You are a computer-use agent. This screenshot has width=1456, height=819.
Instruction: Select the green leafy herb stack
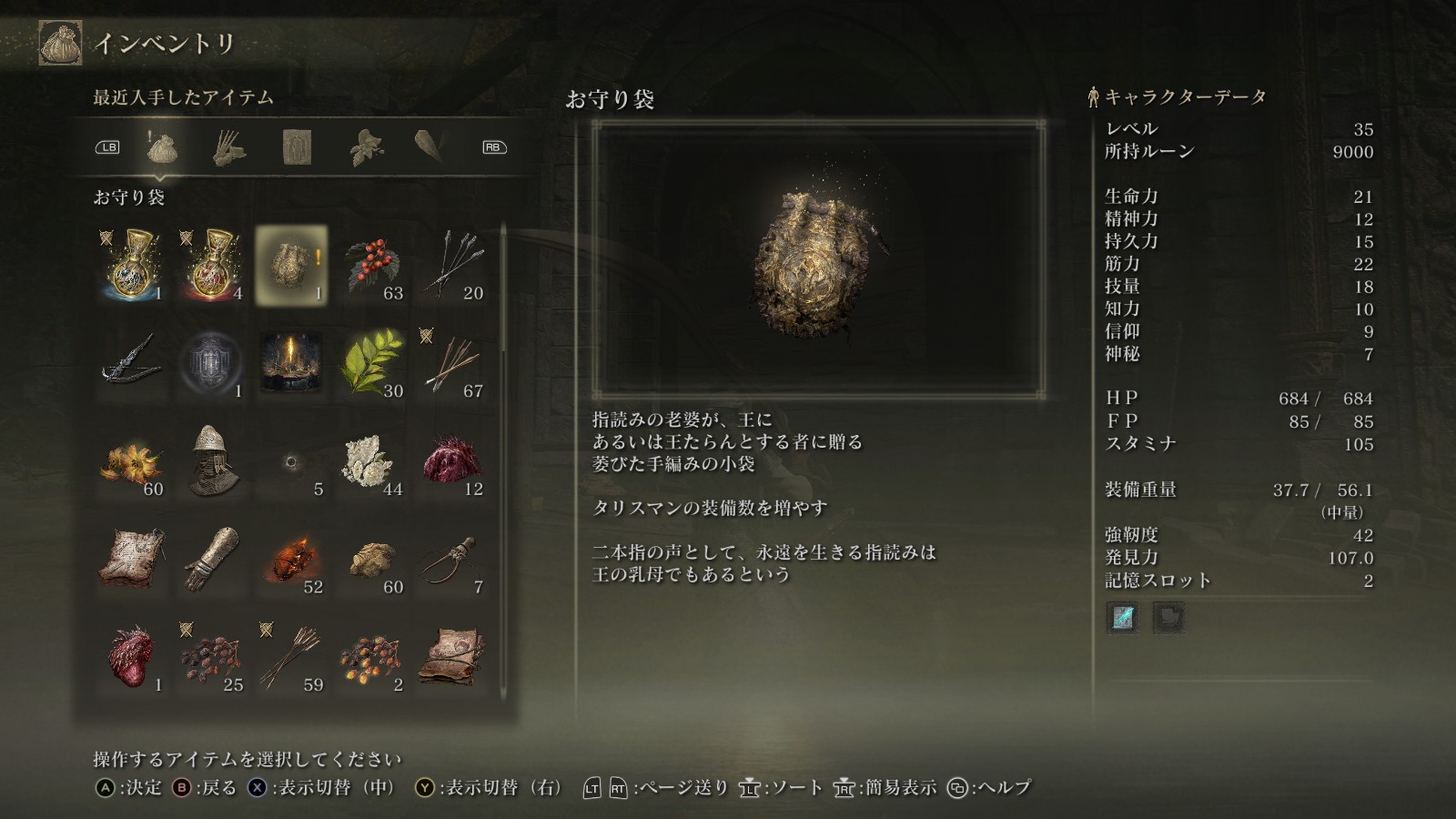371,363
